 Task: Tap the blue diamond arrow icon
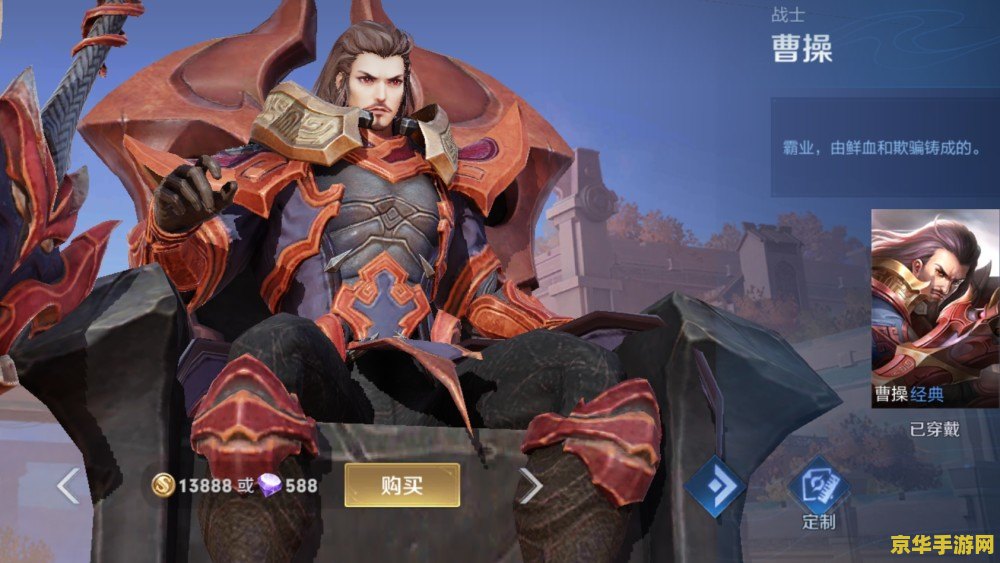[x=714, y=488]
